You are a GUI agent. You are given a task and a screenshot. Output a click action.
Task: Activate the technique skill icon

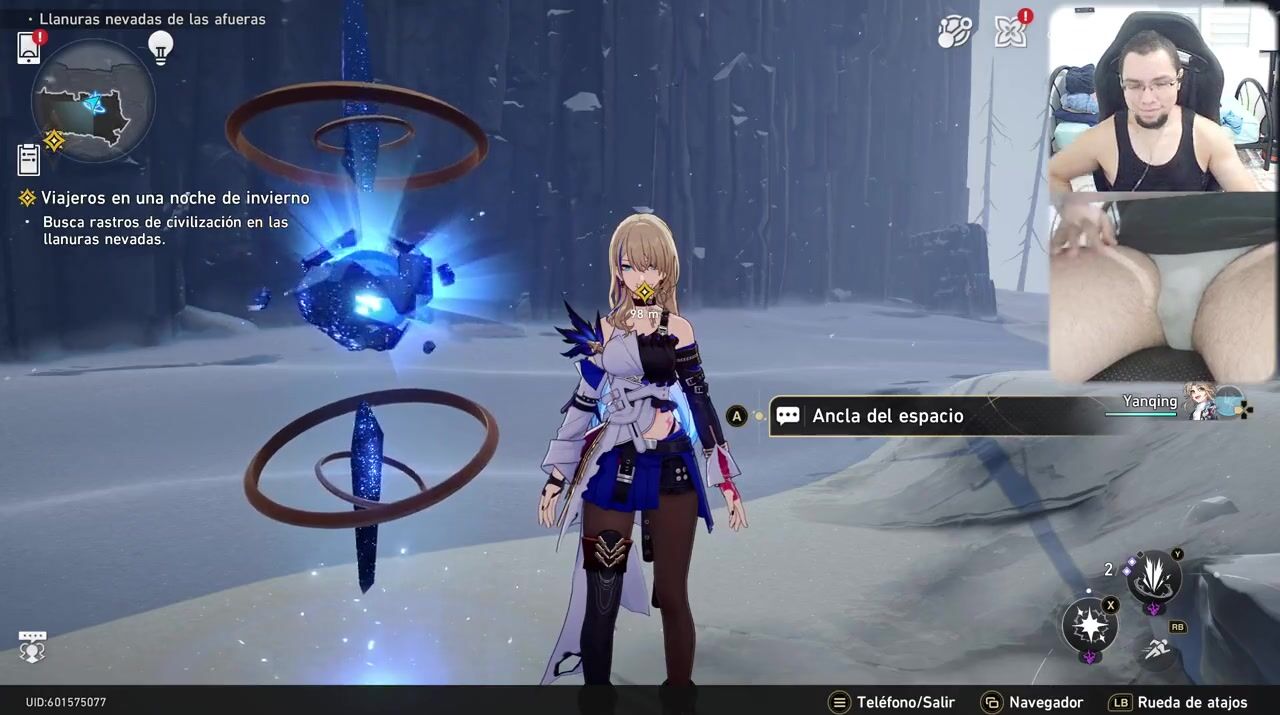[x=1155, y=577]
